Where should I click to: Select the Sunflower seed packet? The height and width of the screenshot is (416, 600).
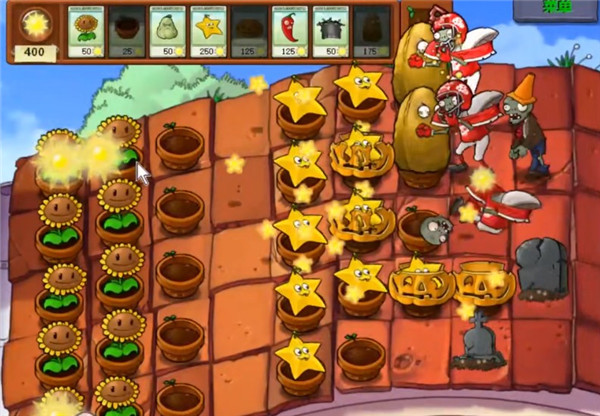click(88, 32)
